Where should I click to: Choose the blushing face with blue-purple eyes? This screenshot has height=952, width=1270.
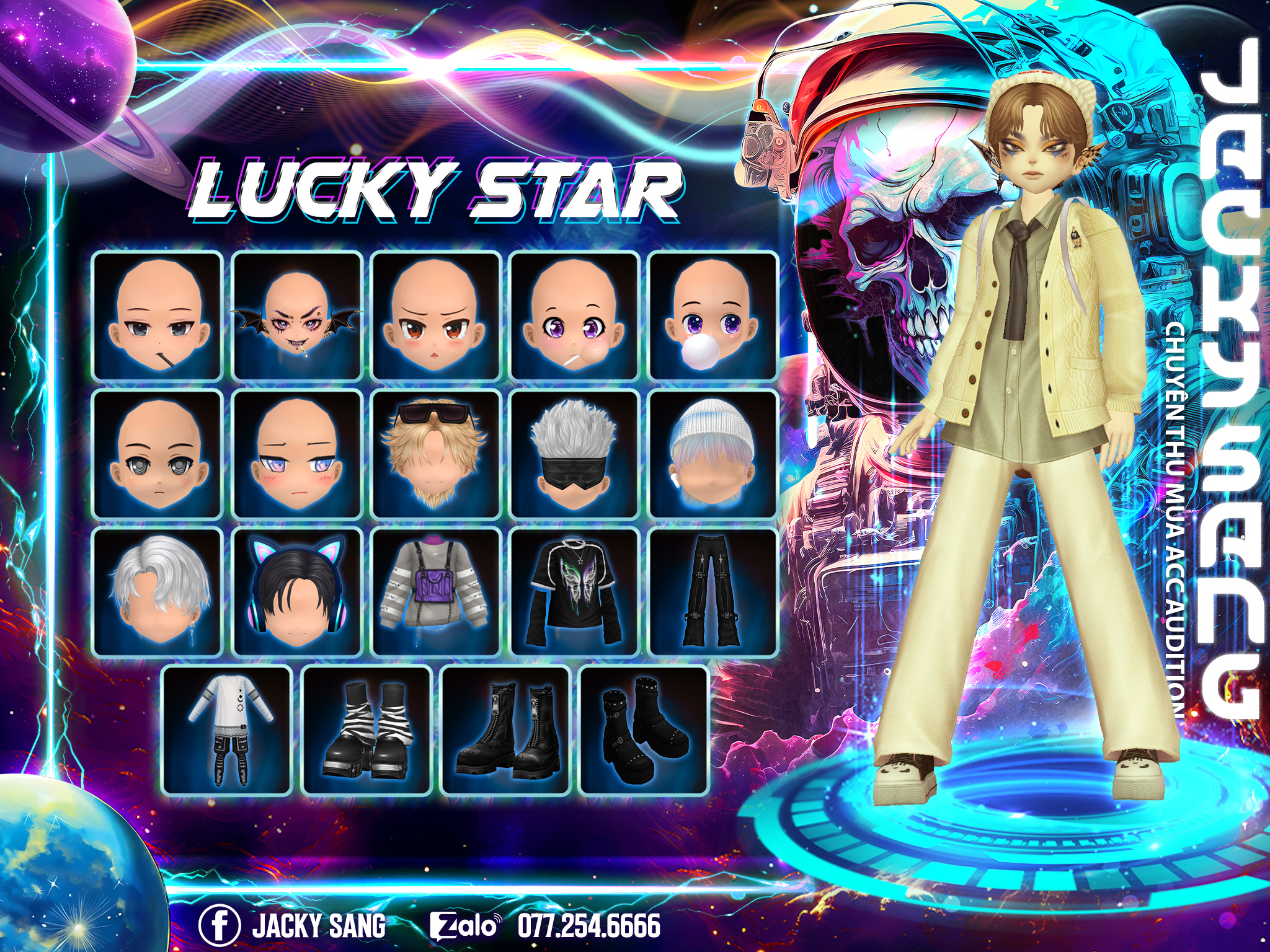[297, 454]
